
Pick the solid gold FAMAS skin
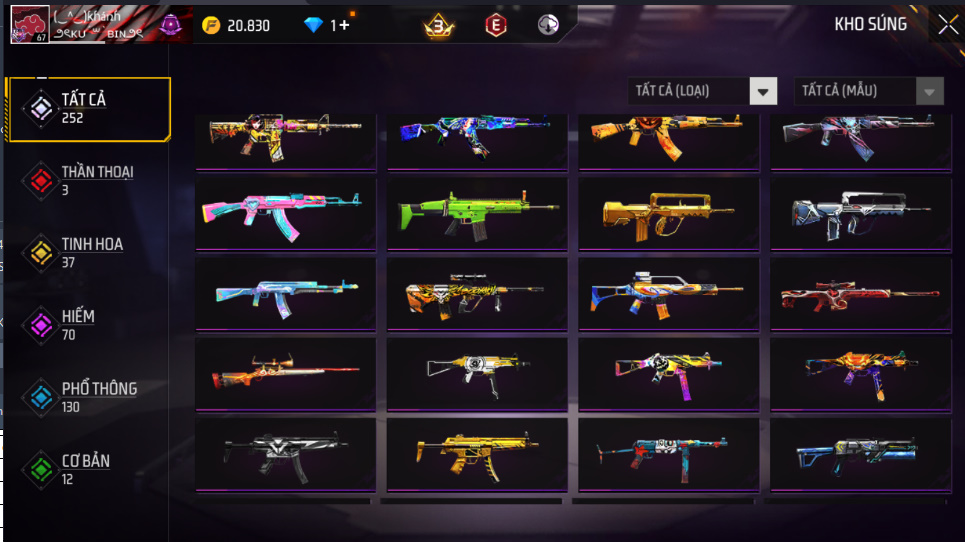668,212
